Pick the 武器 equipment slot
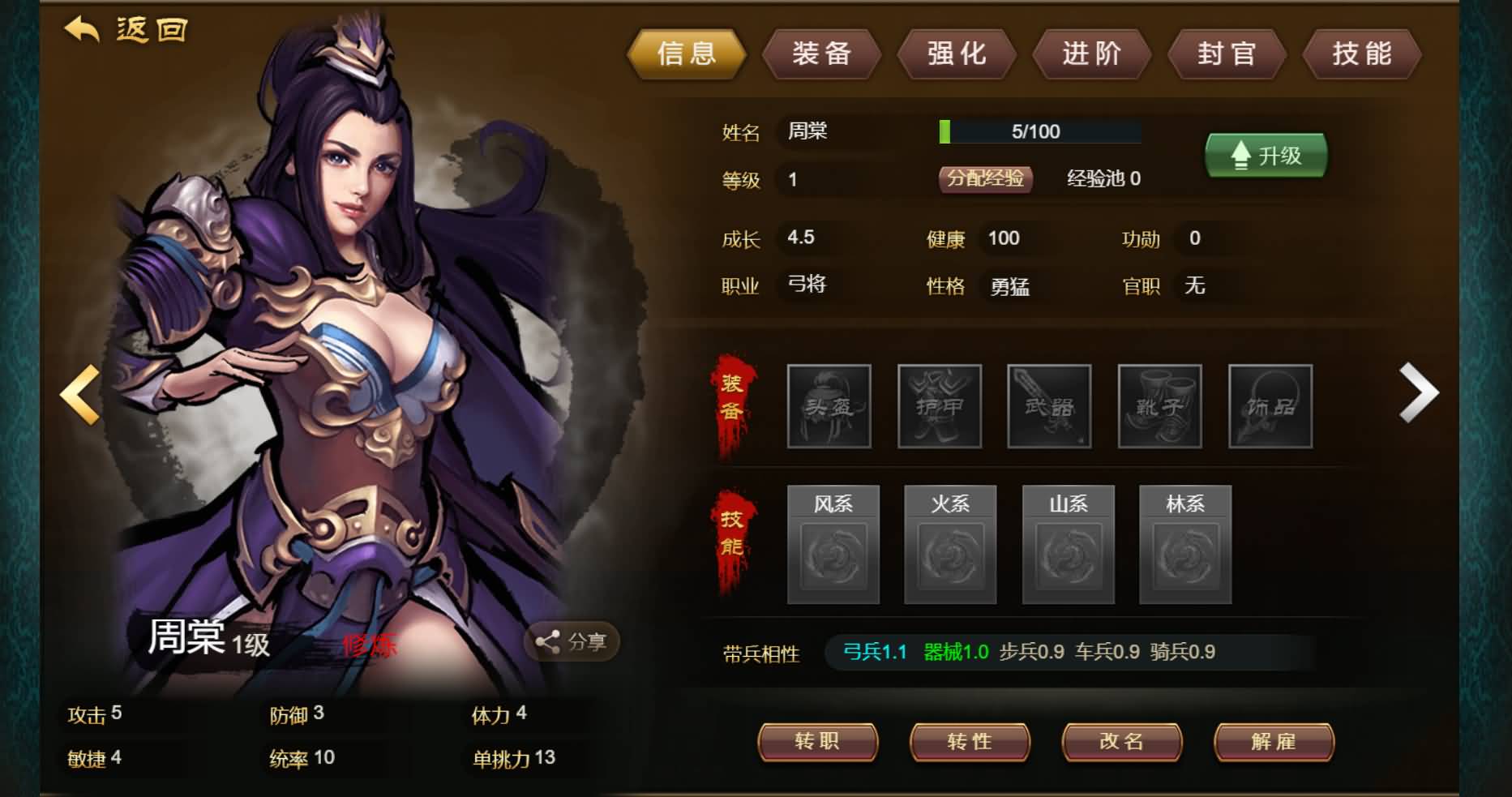The height and width of the screenshot is (797, 1512). point(1049,406)
